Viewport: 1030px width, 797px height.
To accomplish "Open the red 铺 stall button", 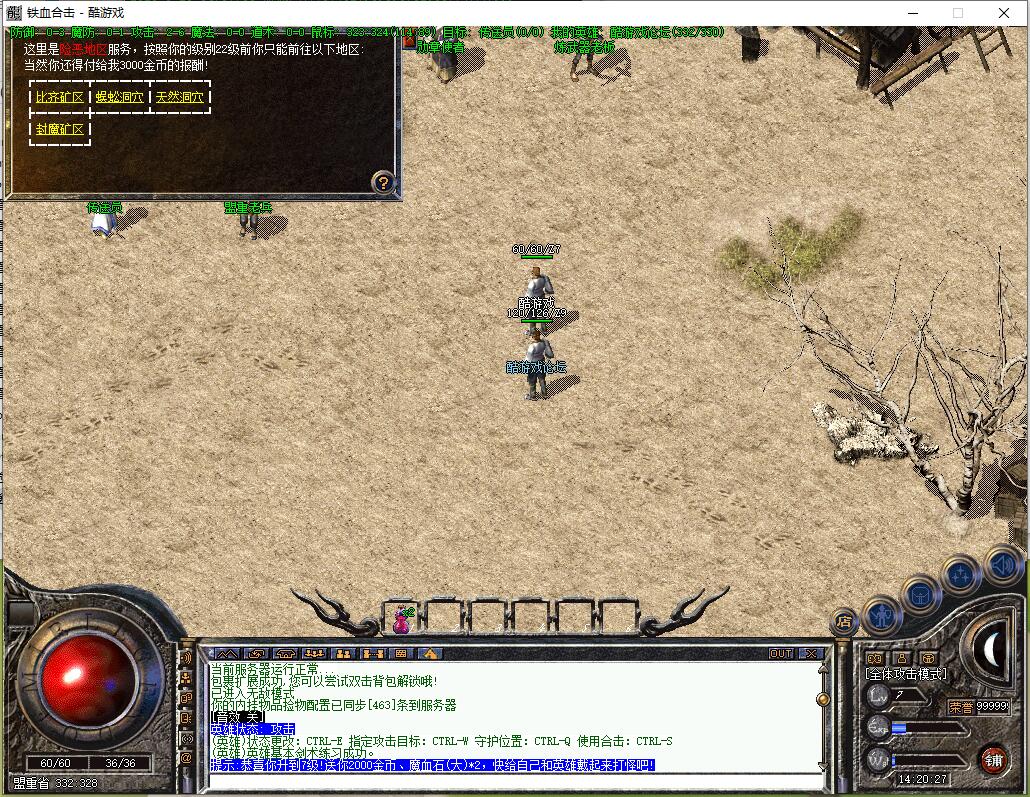I will coord(992,759).
